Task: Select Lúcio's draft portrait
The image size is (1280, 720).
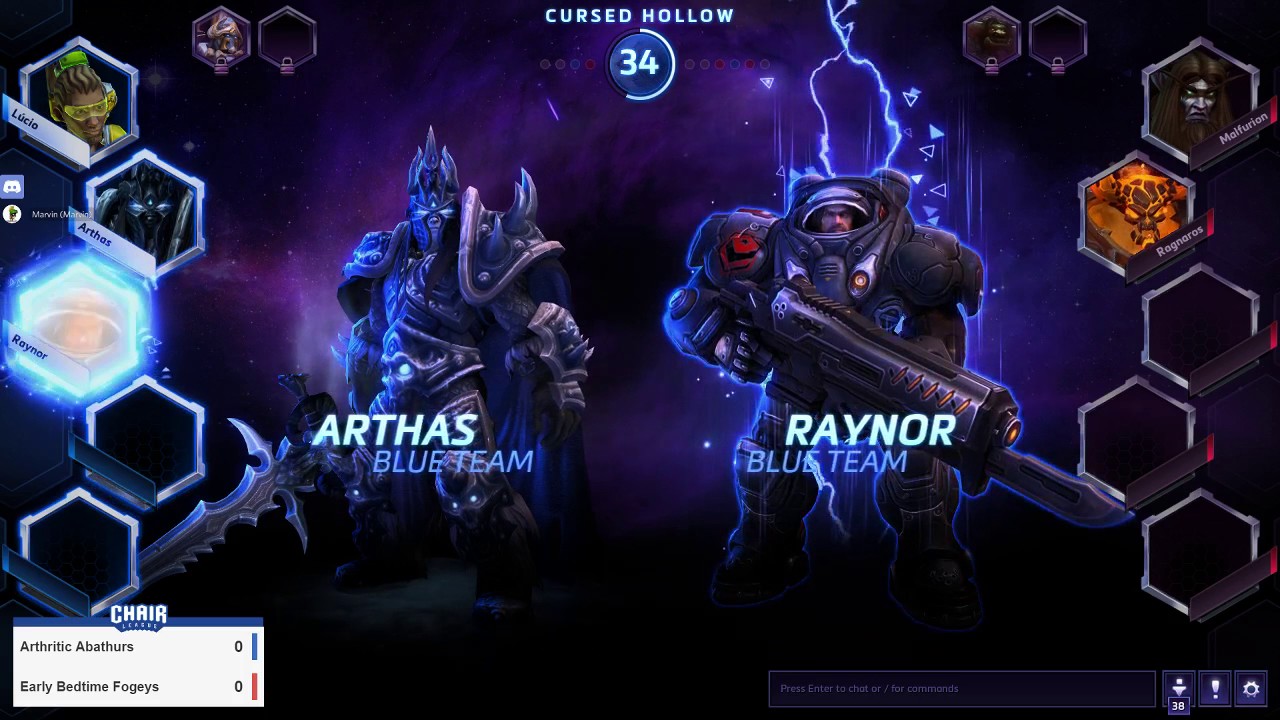Action: click(x=80, y=98)
